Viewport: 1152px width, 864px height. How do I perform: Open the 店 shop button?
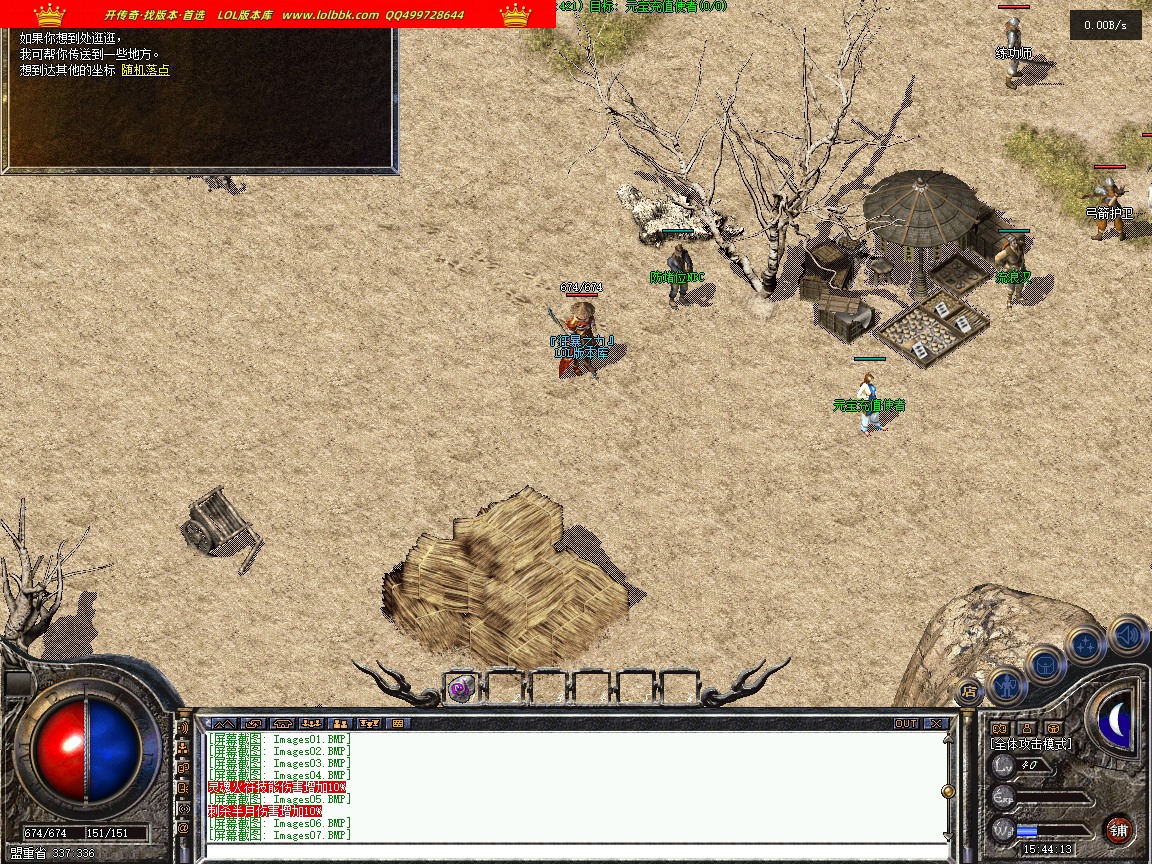(x=968, y=689)
